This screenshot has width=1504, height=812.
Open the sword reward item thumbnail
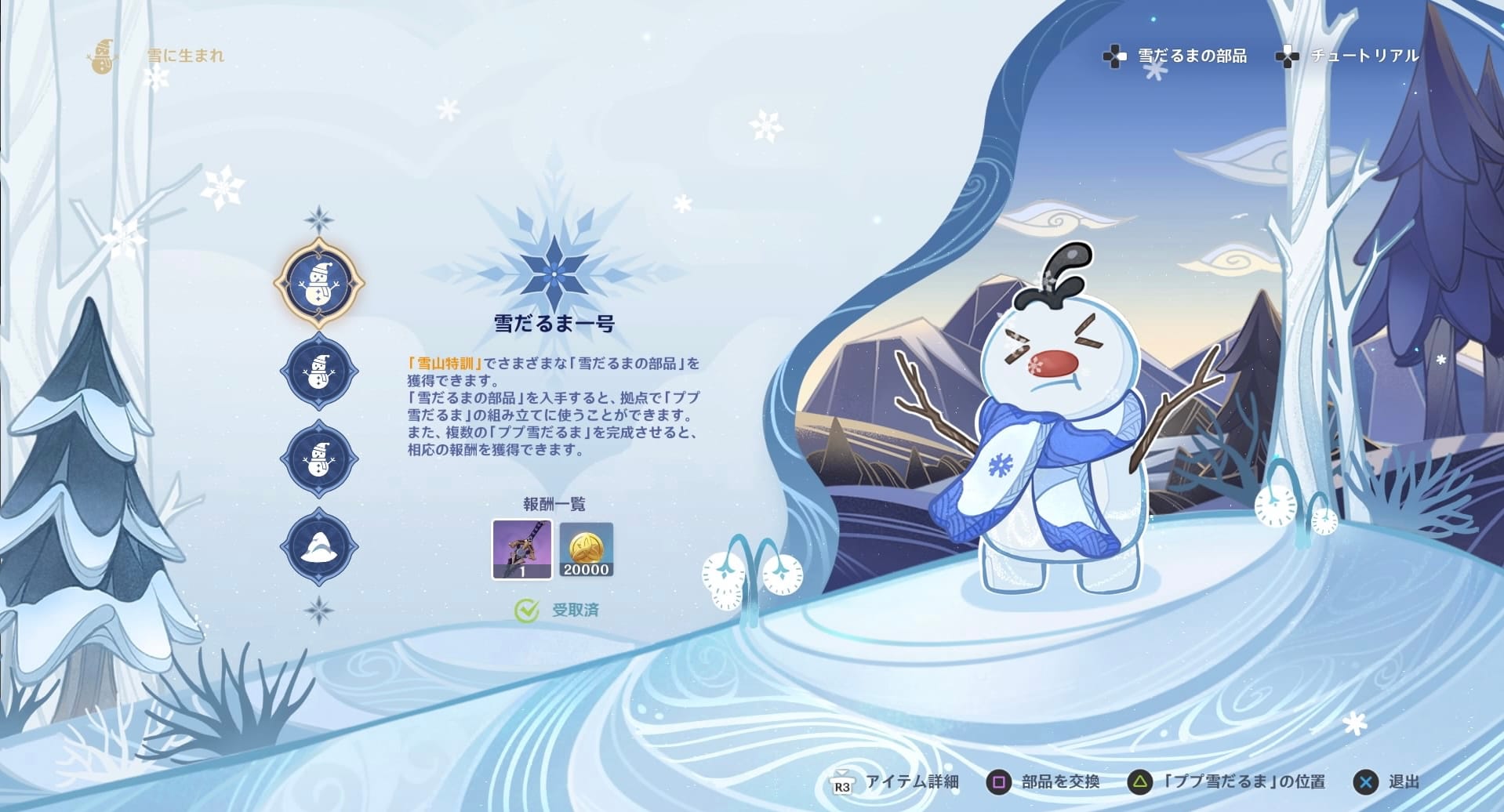(521, 550)
